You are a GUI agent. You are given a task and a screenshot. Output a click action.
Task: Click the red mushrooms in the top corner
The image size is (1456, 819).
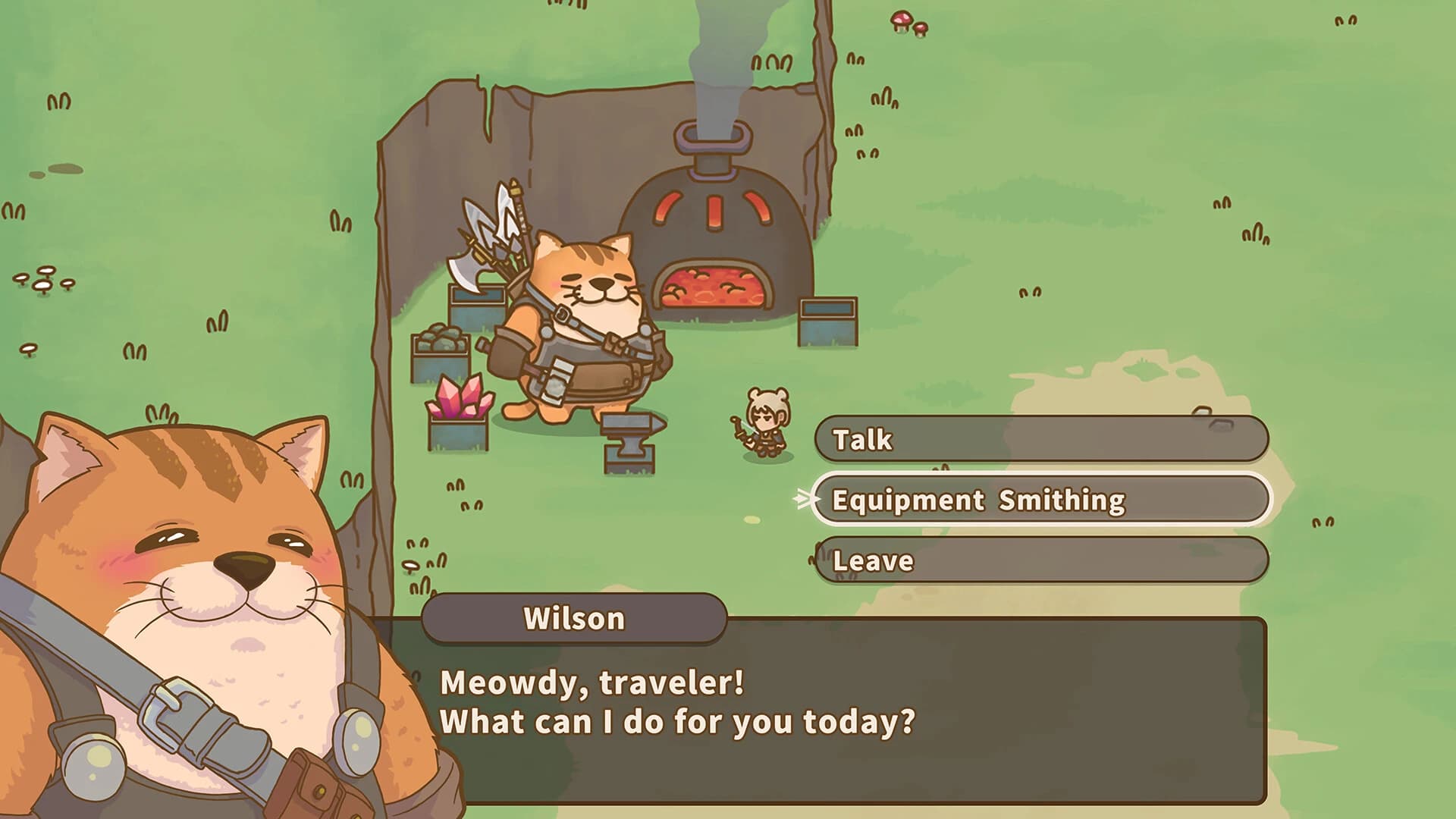pyautogui.click(x=907, y=23)
